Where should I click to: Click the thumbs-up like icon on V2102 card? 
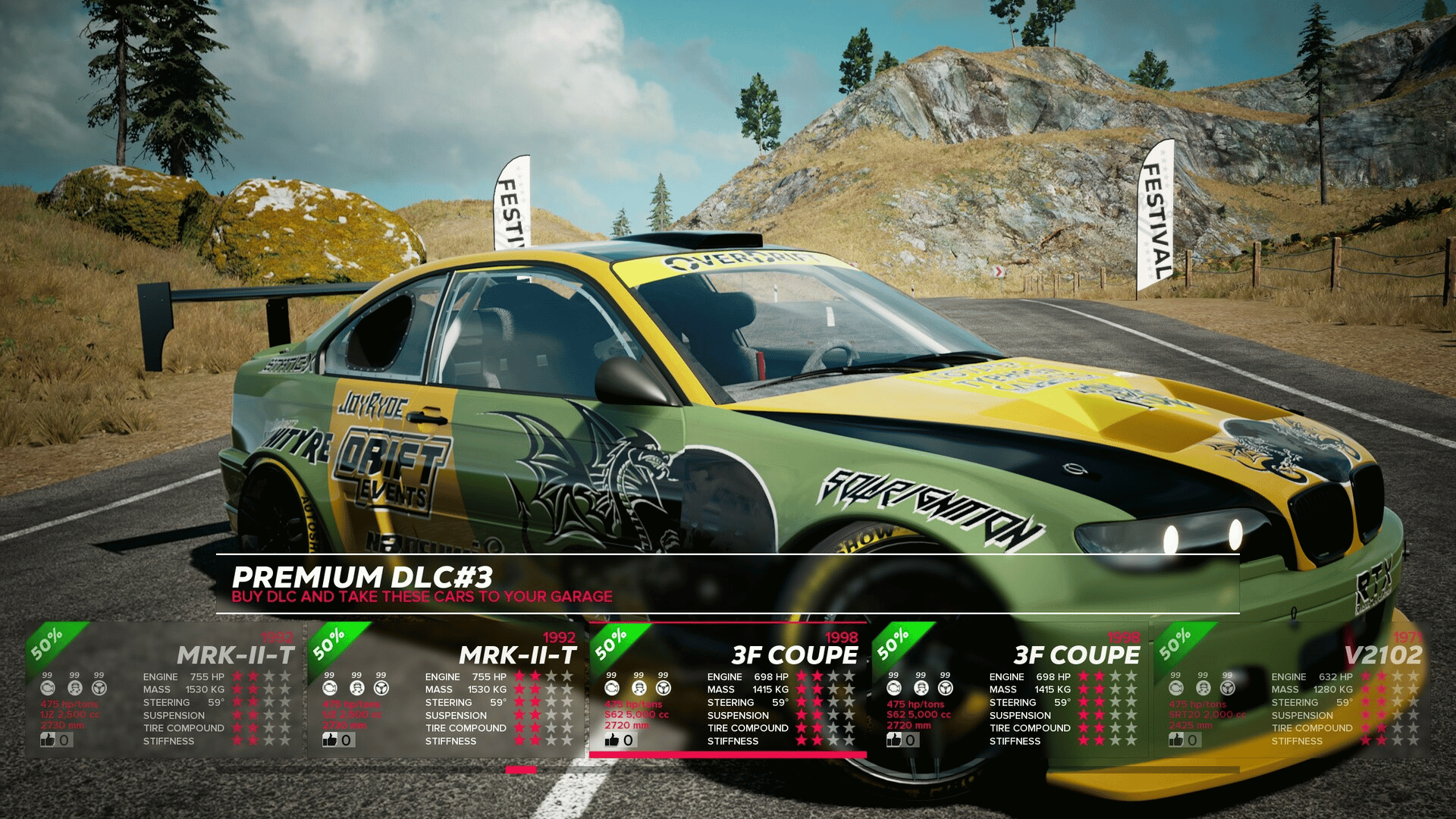(1176, 739)
